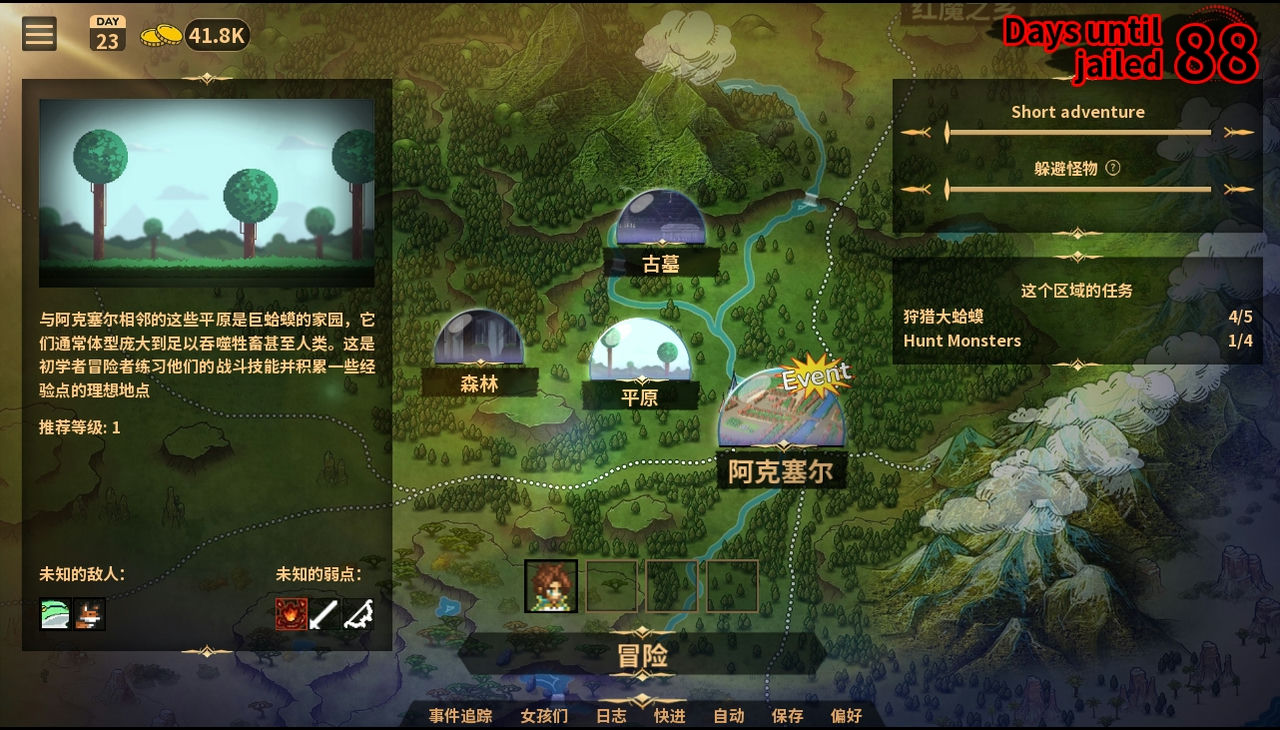Screen dimensions: 1280x730
Task: Open 偏好 preferences
Action: pos(846,716)
